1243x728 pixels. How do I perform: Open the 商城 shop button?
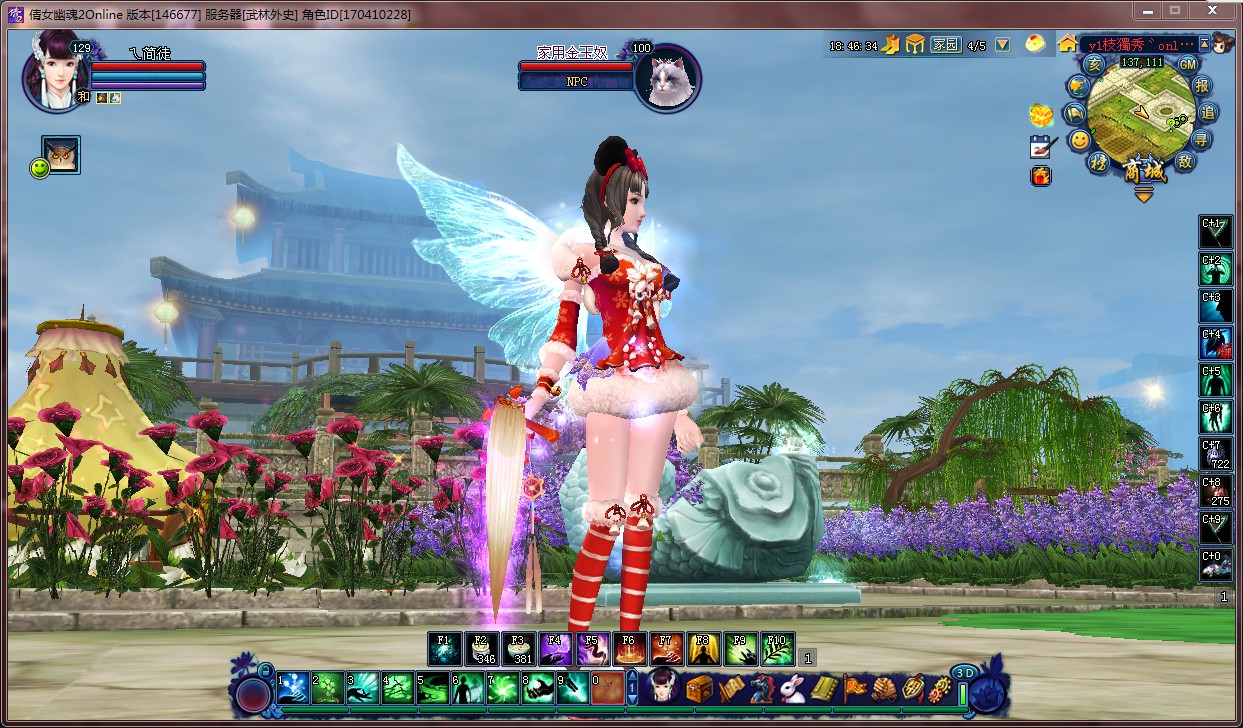point(1143,171)
